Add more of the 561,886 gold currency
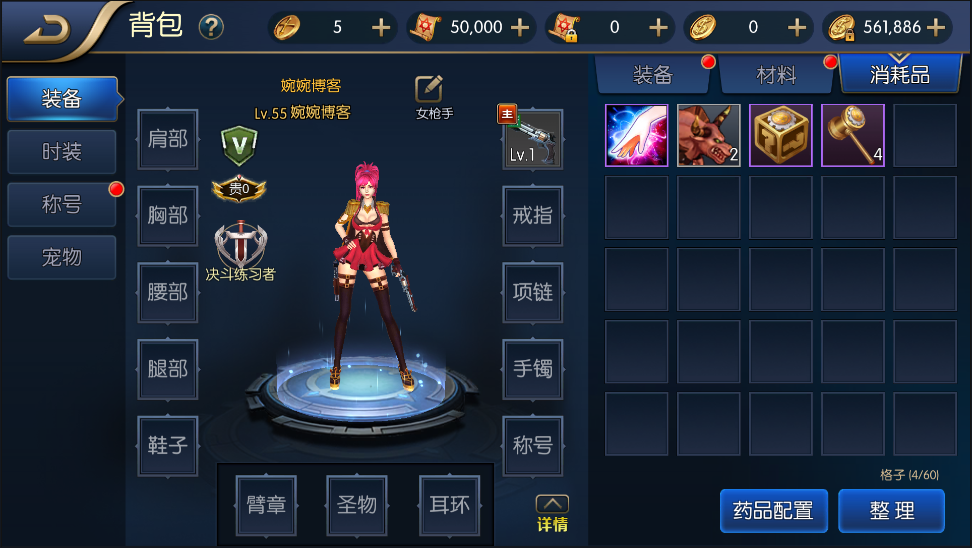This screenshot has width=972, height=548. coord(936,27)
